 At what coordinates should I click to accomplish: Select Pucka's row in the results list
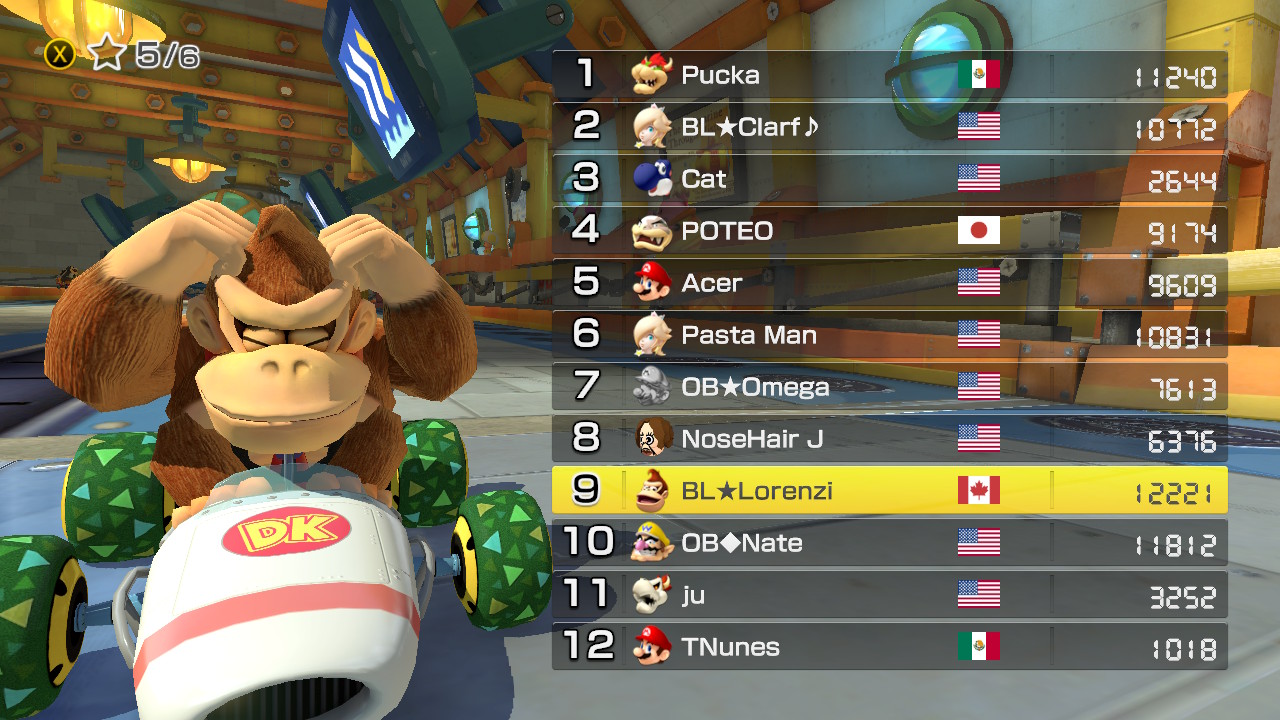tap(889, 75)
